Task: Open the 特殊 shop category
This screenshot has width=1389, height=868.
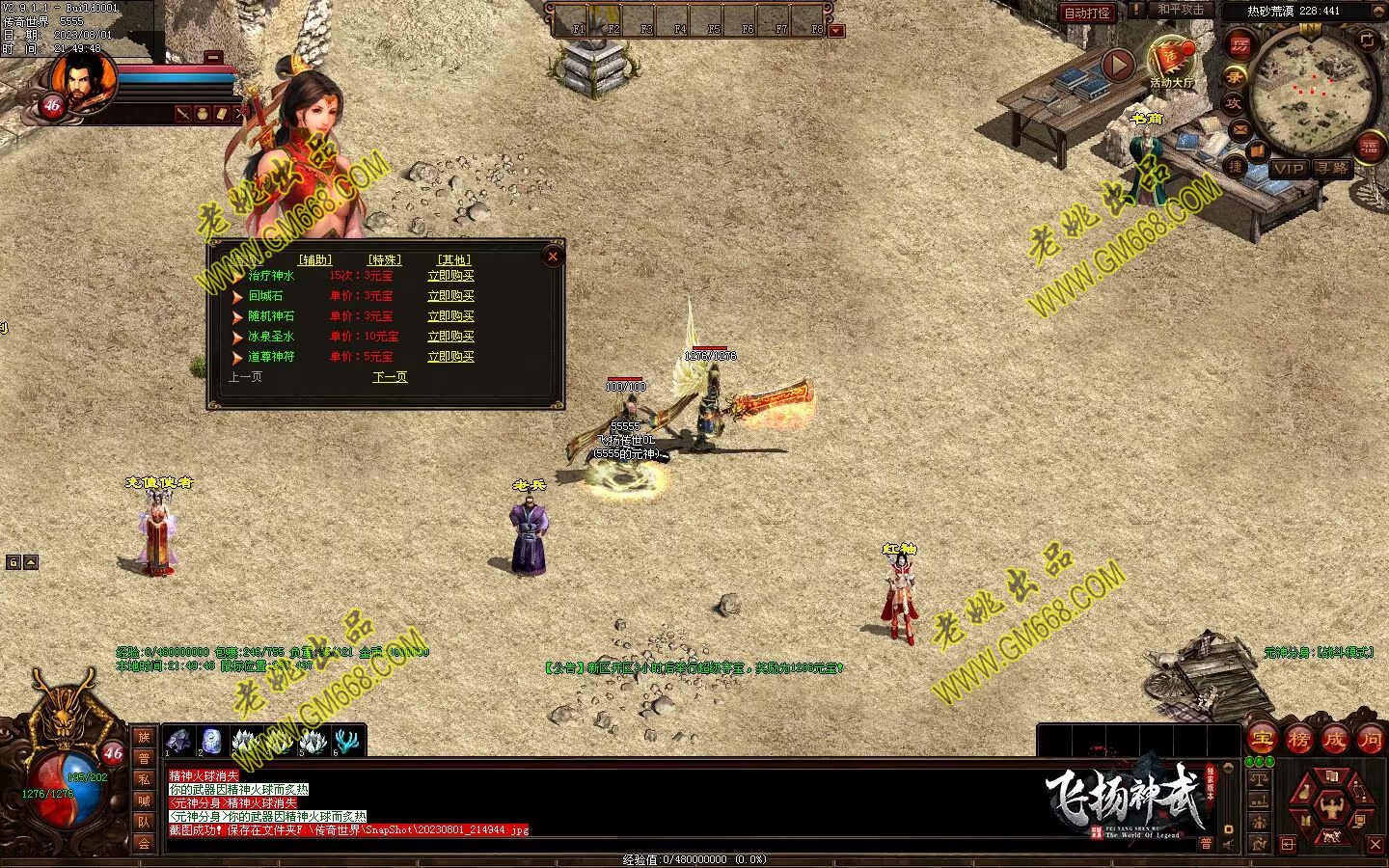Action: tap(384, 260)
